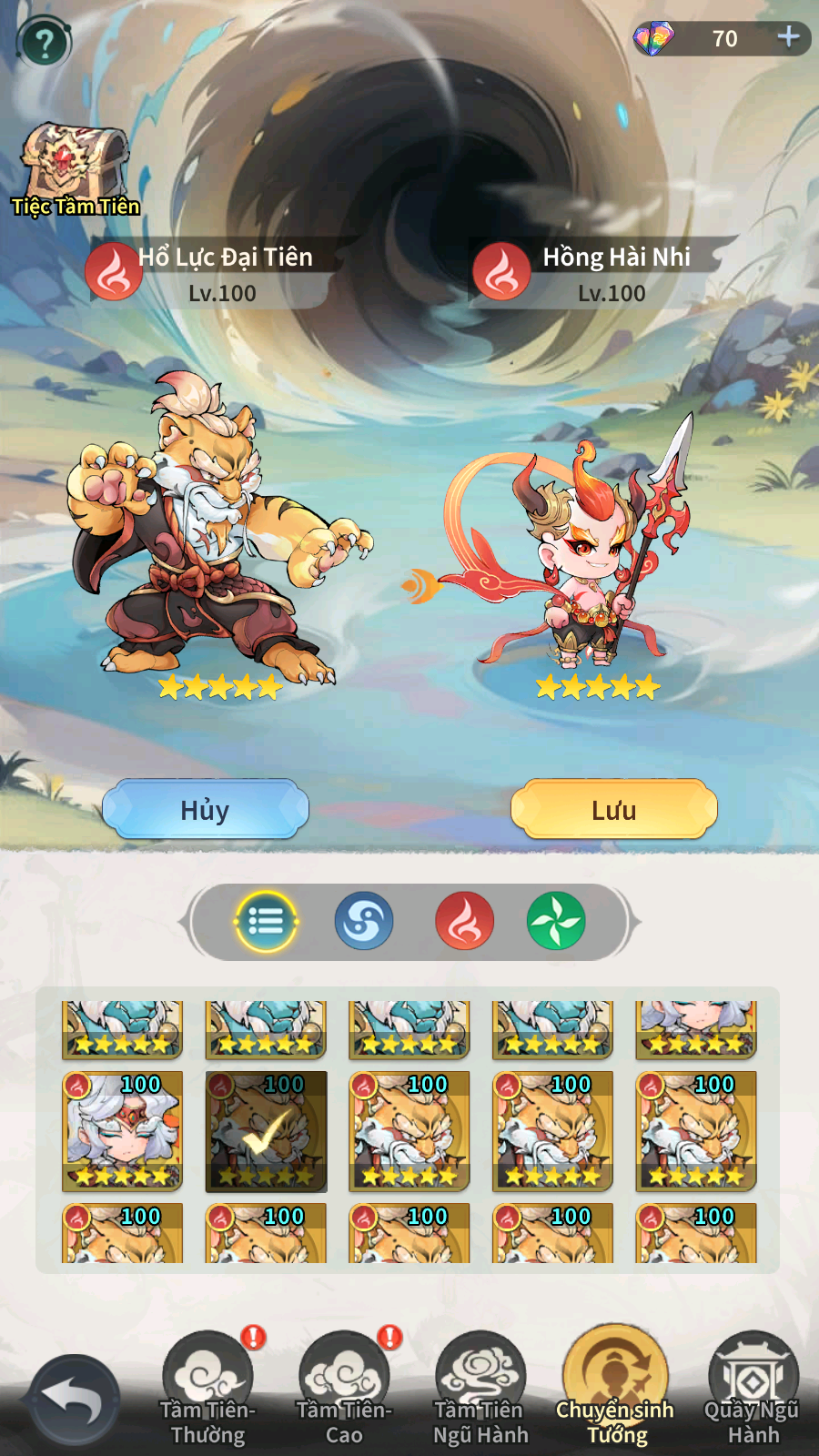Show all heroes list filter
819x1456 pixels.
tap(266, 922)
